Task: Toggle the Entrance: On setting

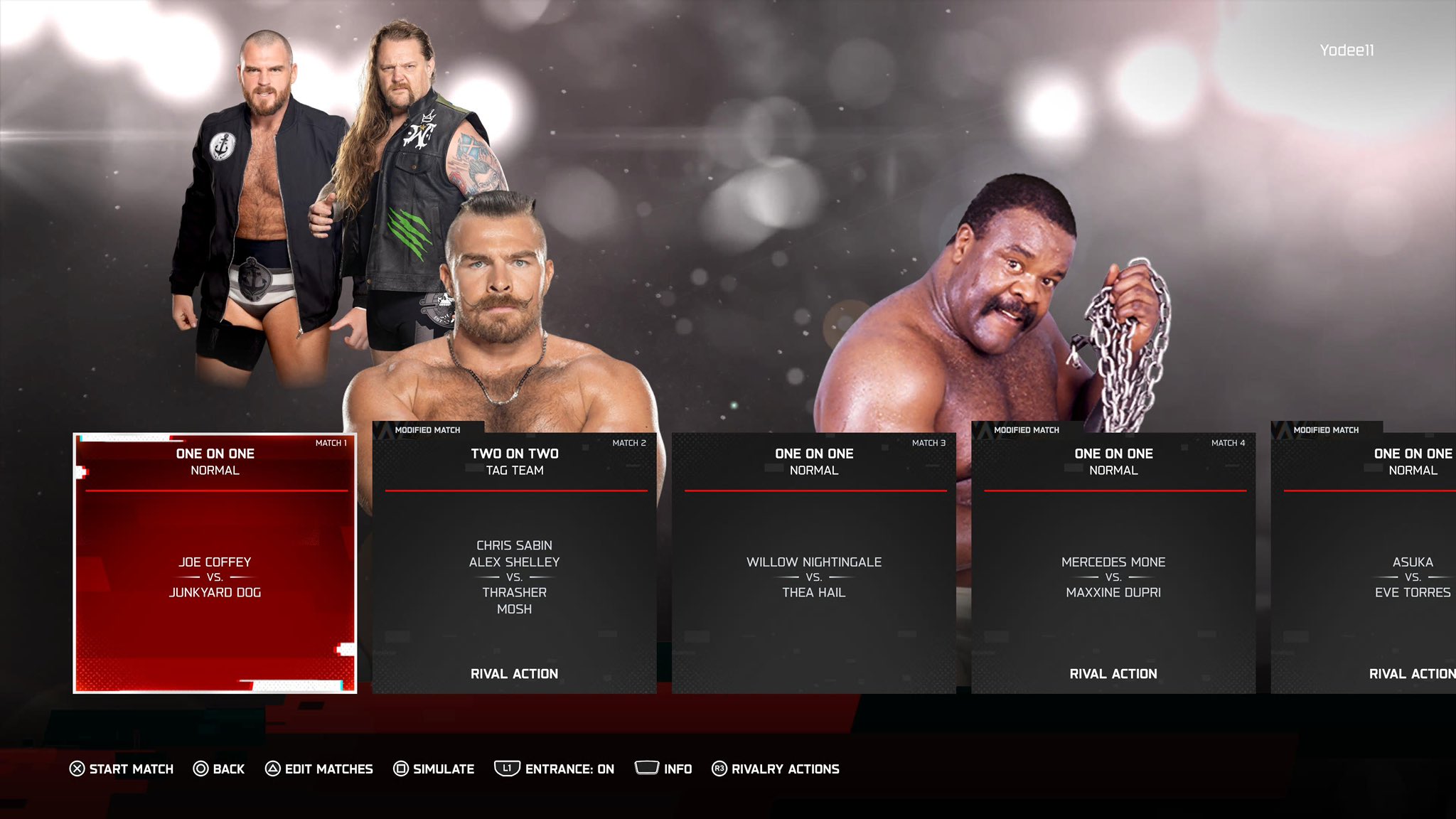Action: pyautogui.click(x=555, y=769)
